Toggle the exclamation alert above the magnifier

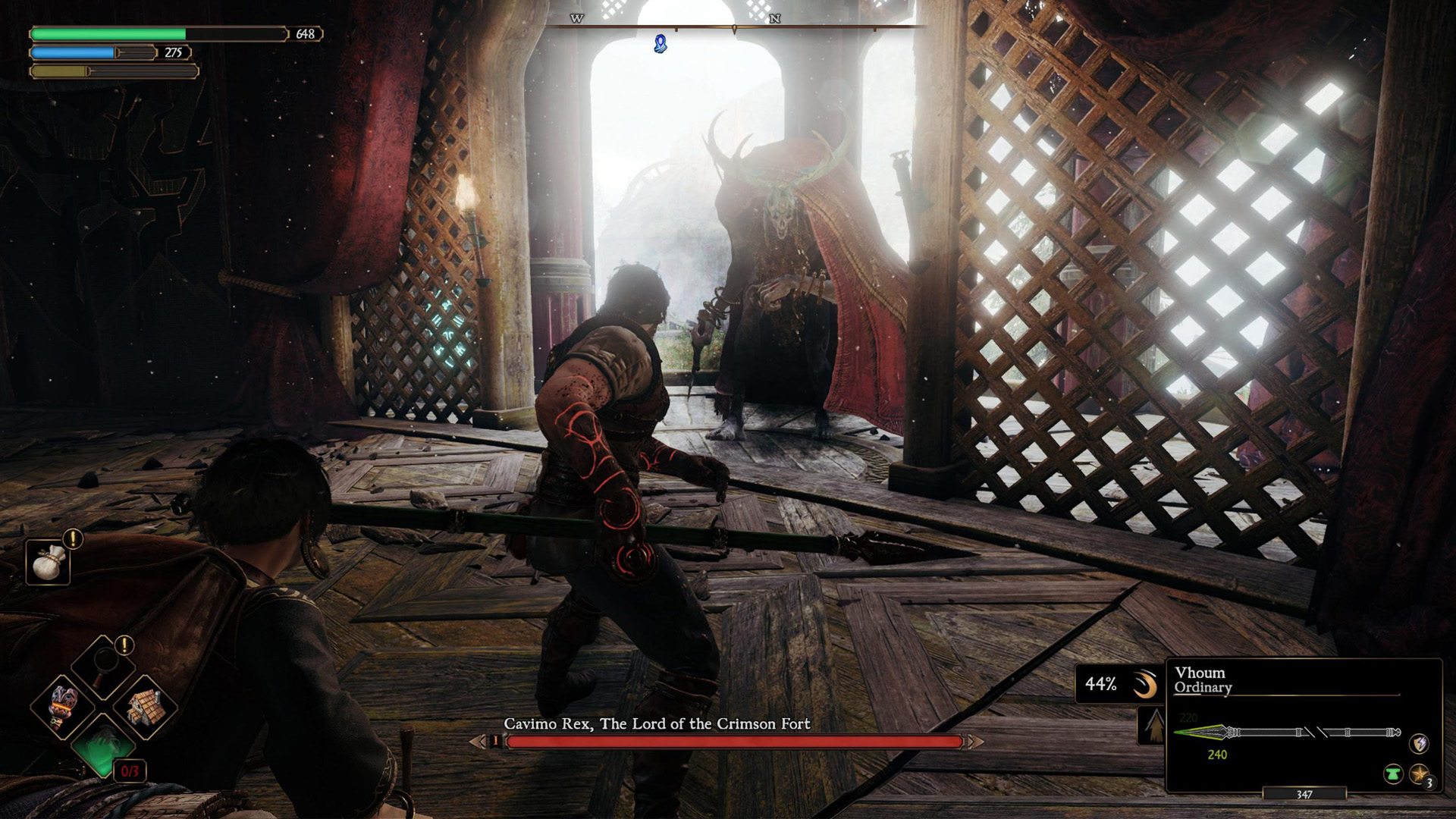(x=124, y=646)
